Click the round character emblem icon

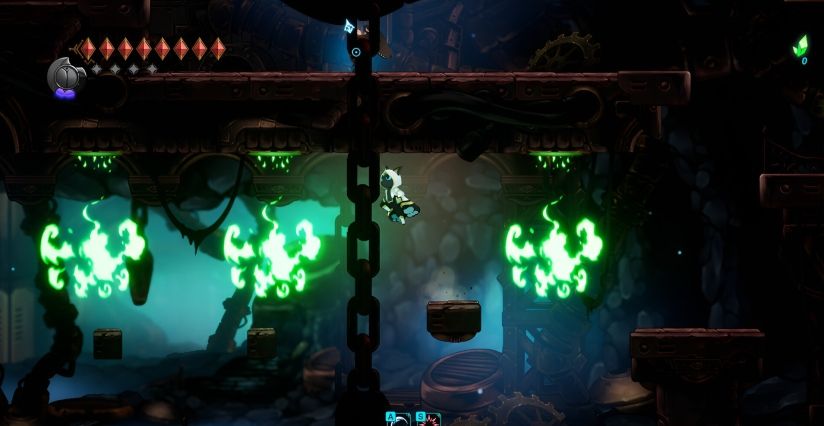(x=64, y=74)
